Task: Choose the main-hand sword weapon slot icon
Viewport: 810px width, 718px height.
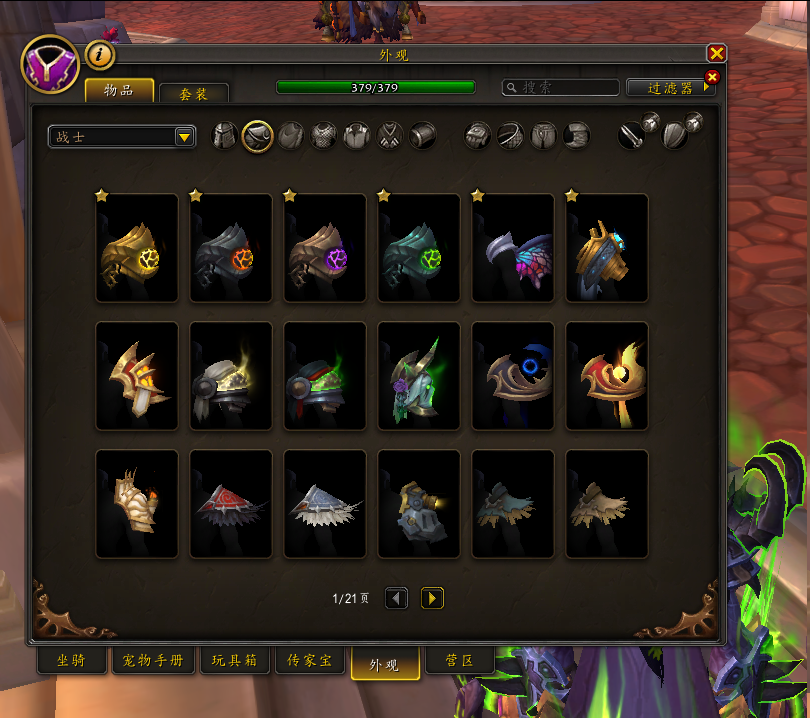Action: 631,136
